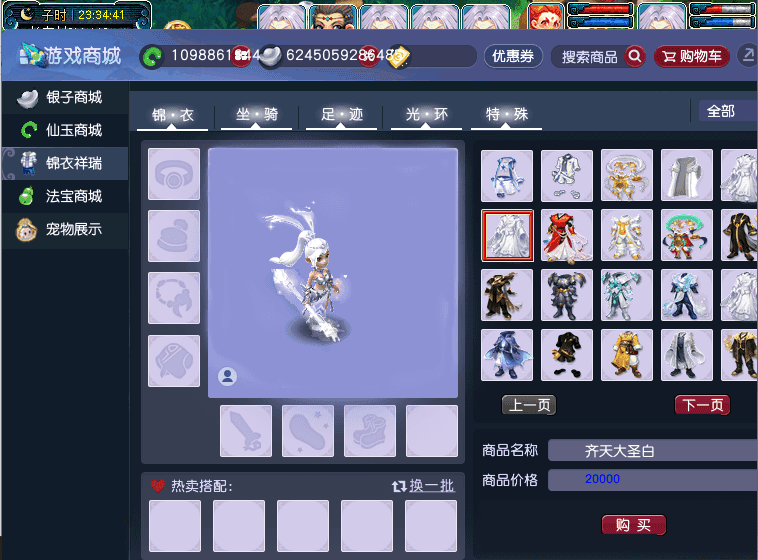Open the 全部 filter dropdown
758x560 pixels.
point(723,111)
